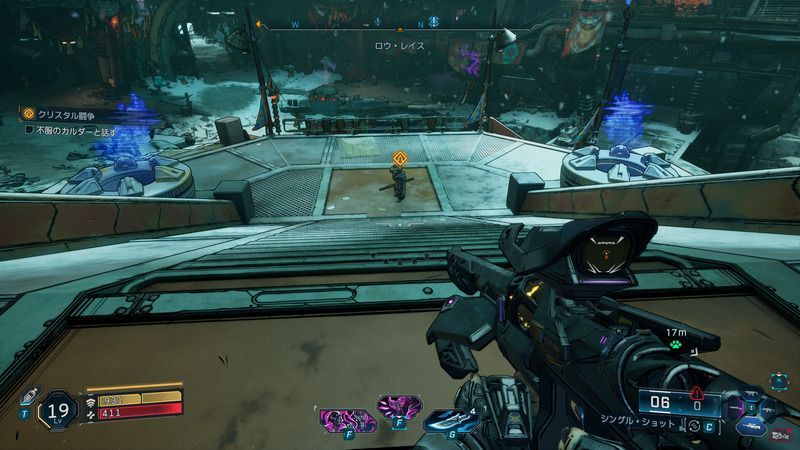Click the green paw print marker

pos(675,349)
